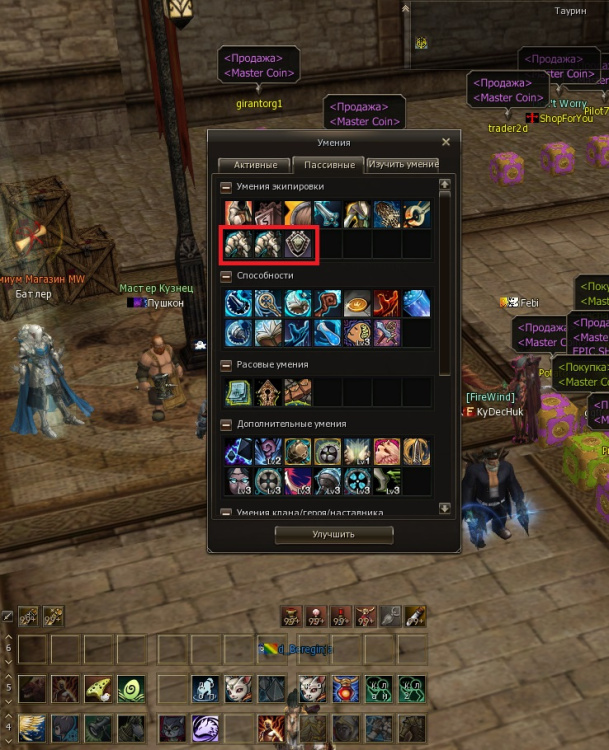Viewport: 609px width, 750px height.
Task: Open the Пассивные skills tab
Action: click(329, 164)
